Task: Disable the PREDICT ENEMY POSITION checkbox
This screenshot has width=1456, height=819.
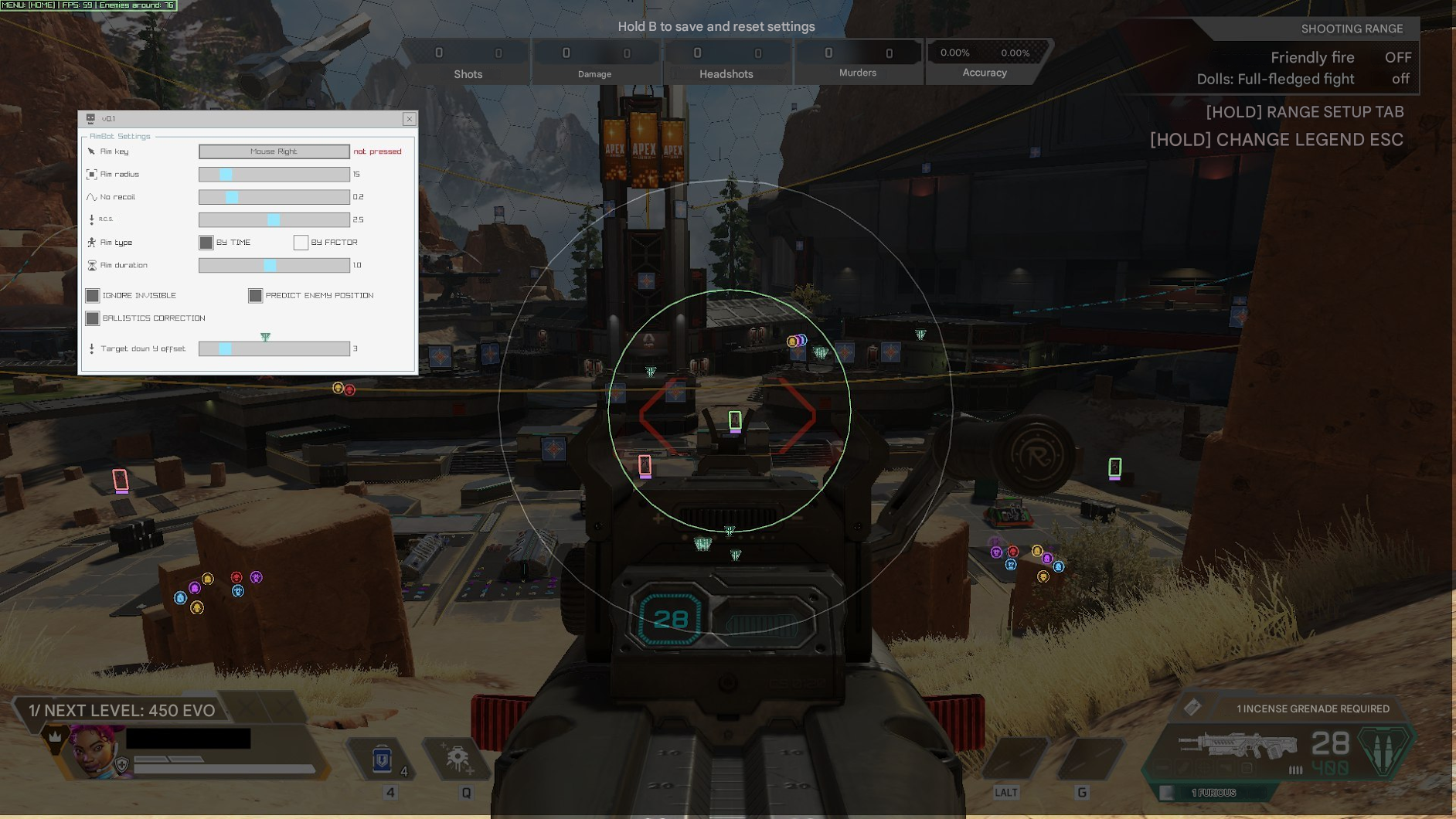Action: point(254,294)
